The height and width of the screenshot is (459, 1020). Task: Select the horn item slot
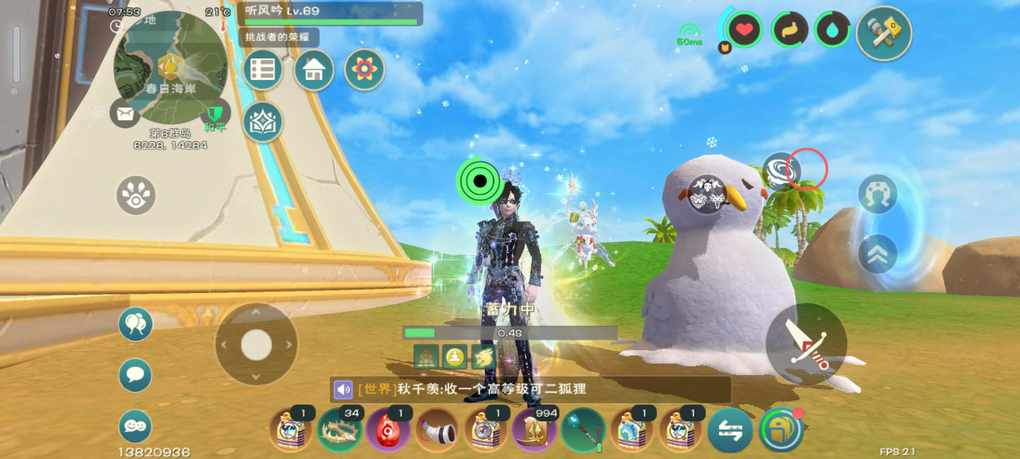point(437,431)
